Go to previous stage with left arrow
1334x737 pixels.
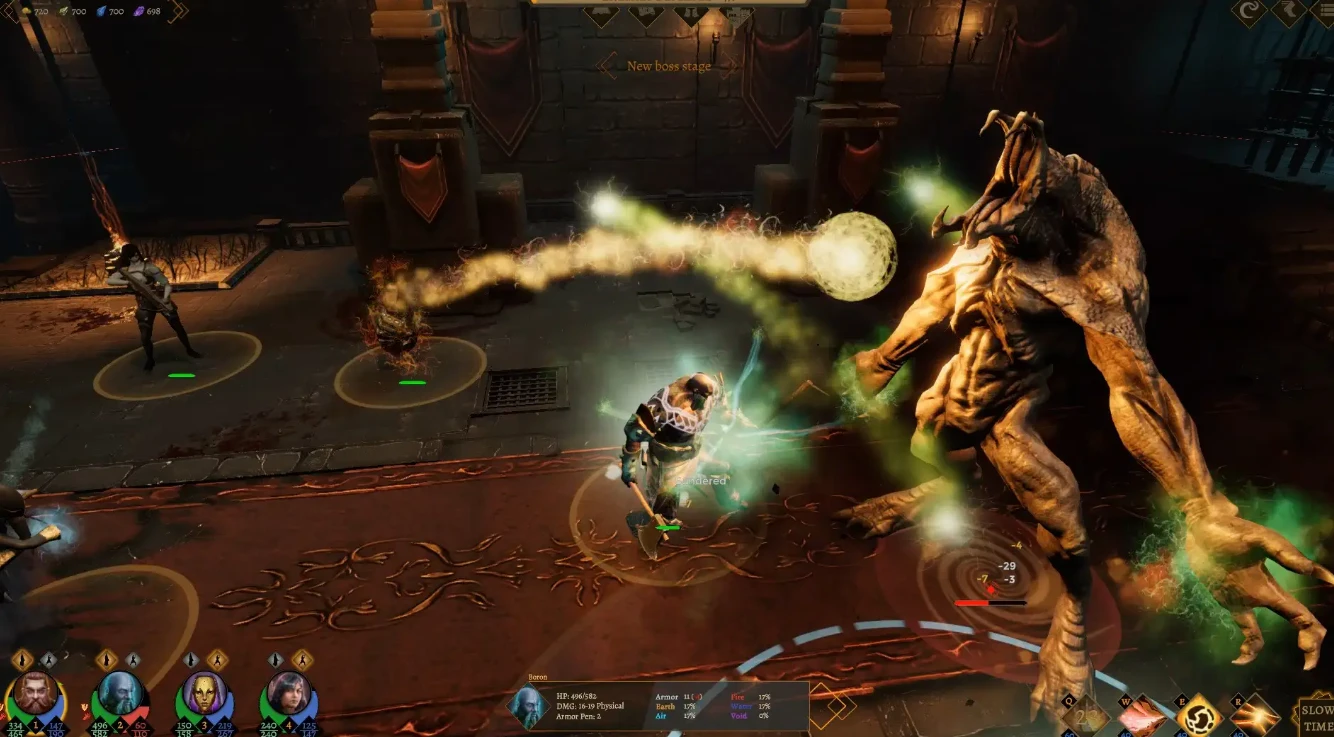click(x=606, y=67)
